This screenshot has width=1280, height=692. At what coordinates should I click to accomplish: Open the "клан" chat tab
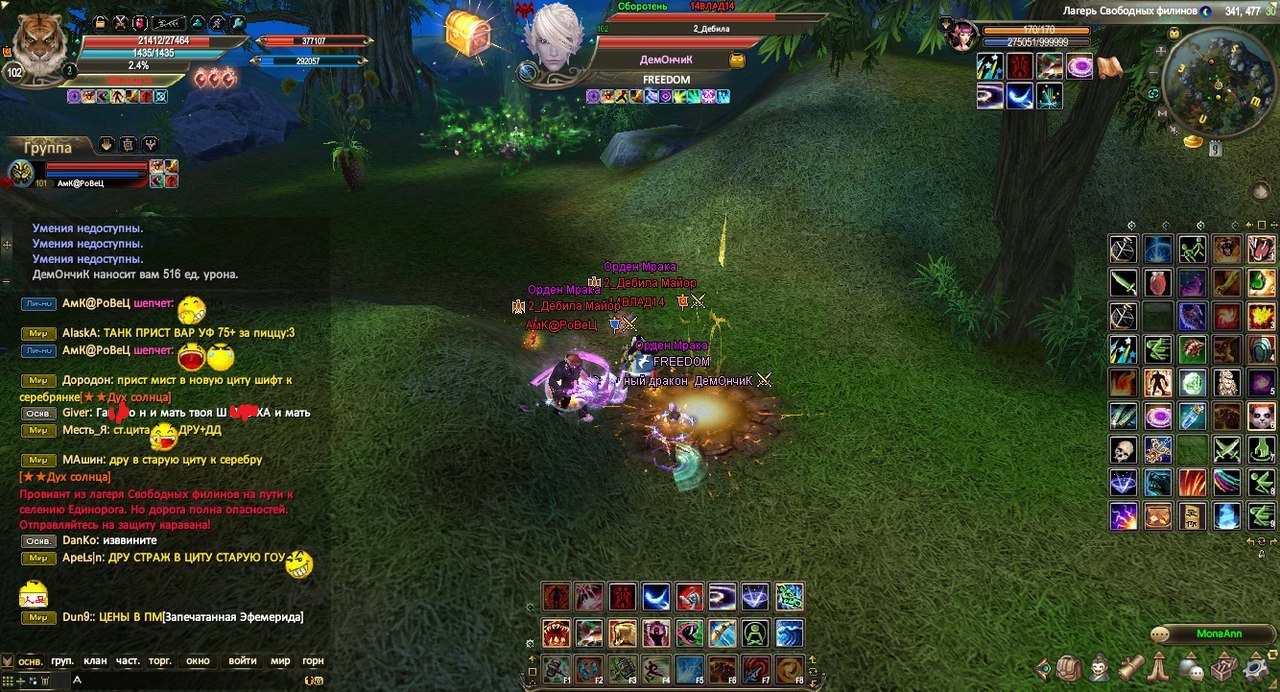95,661
